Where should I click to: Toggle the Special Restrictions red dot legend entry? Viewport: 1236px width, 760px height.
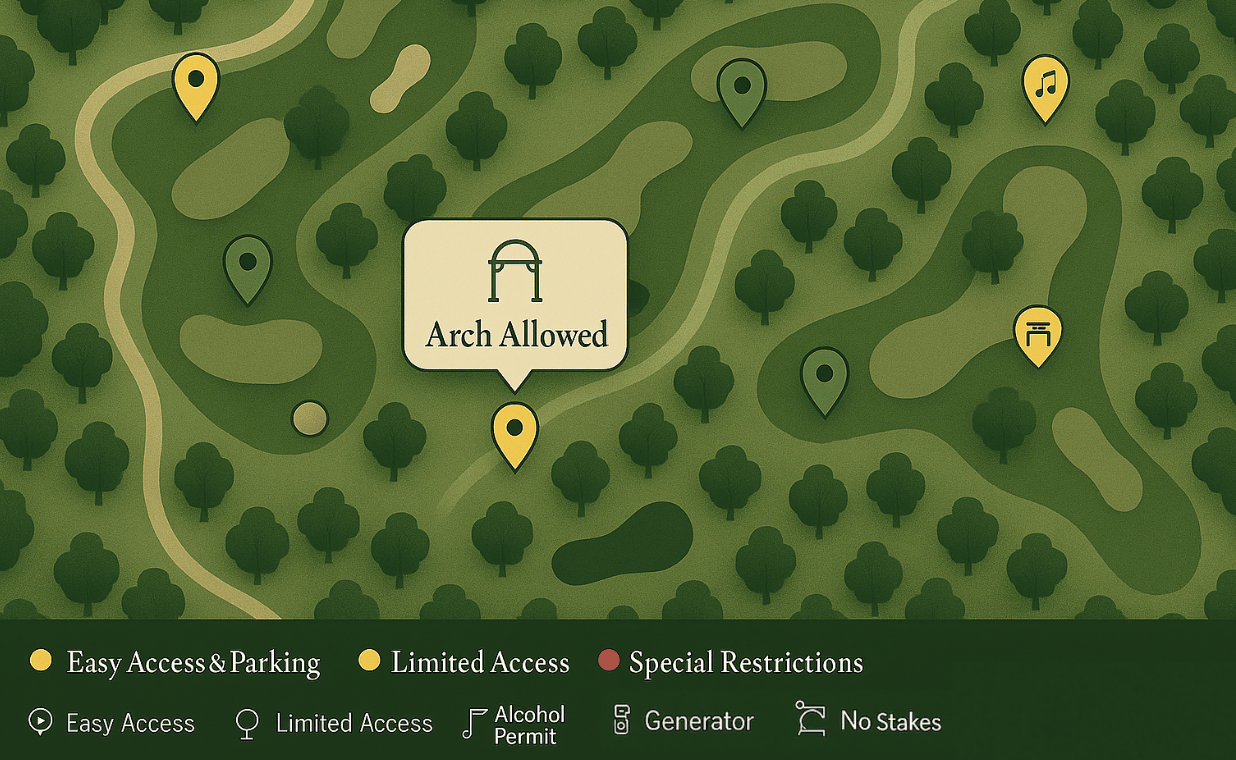coord(730,662)
